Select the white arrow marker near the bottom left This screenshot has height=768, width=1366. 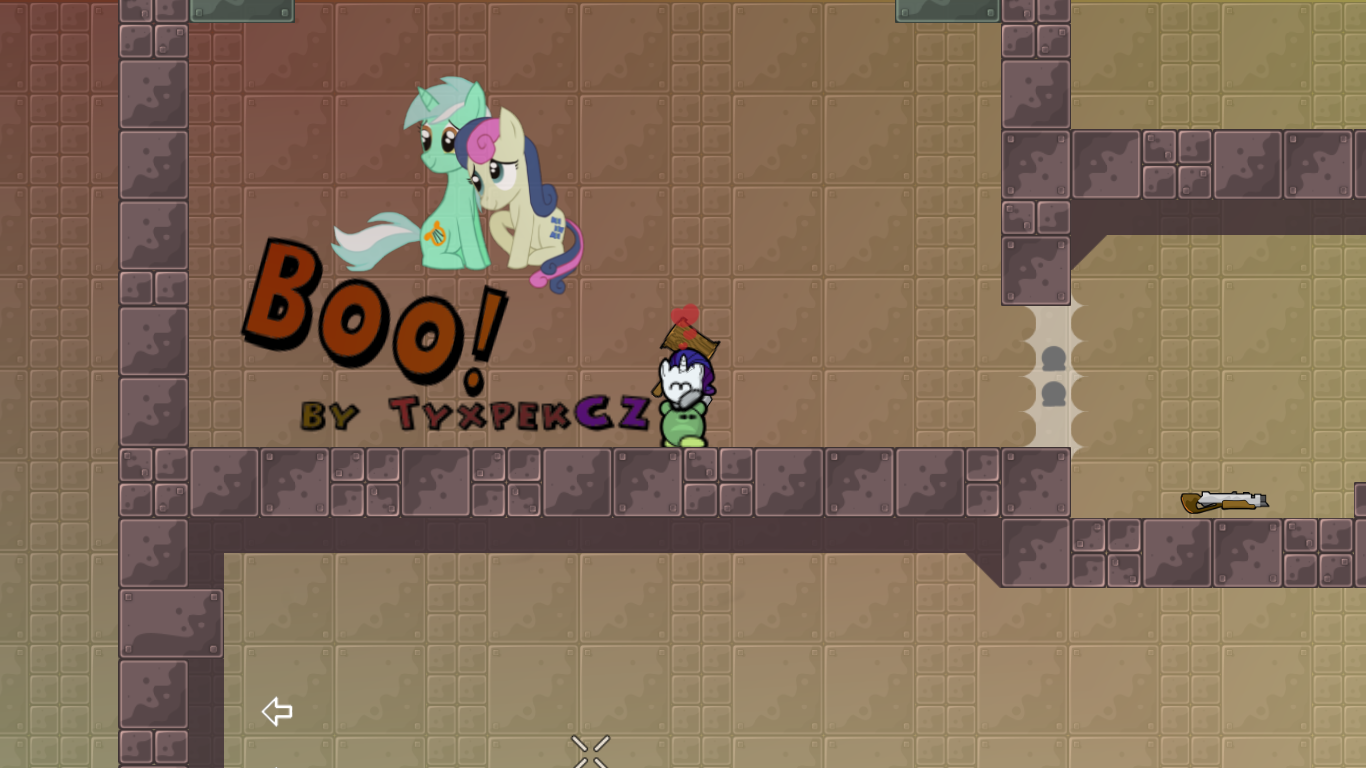point(276,711)
